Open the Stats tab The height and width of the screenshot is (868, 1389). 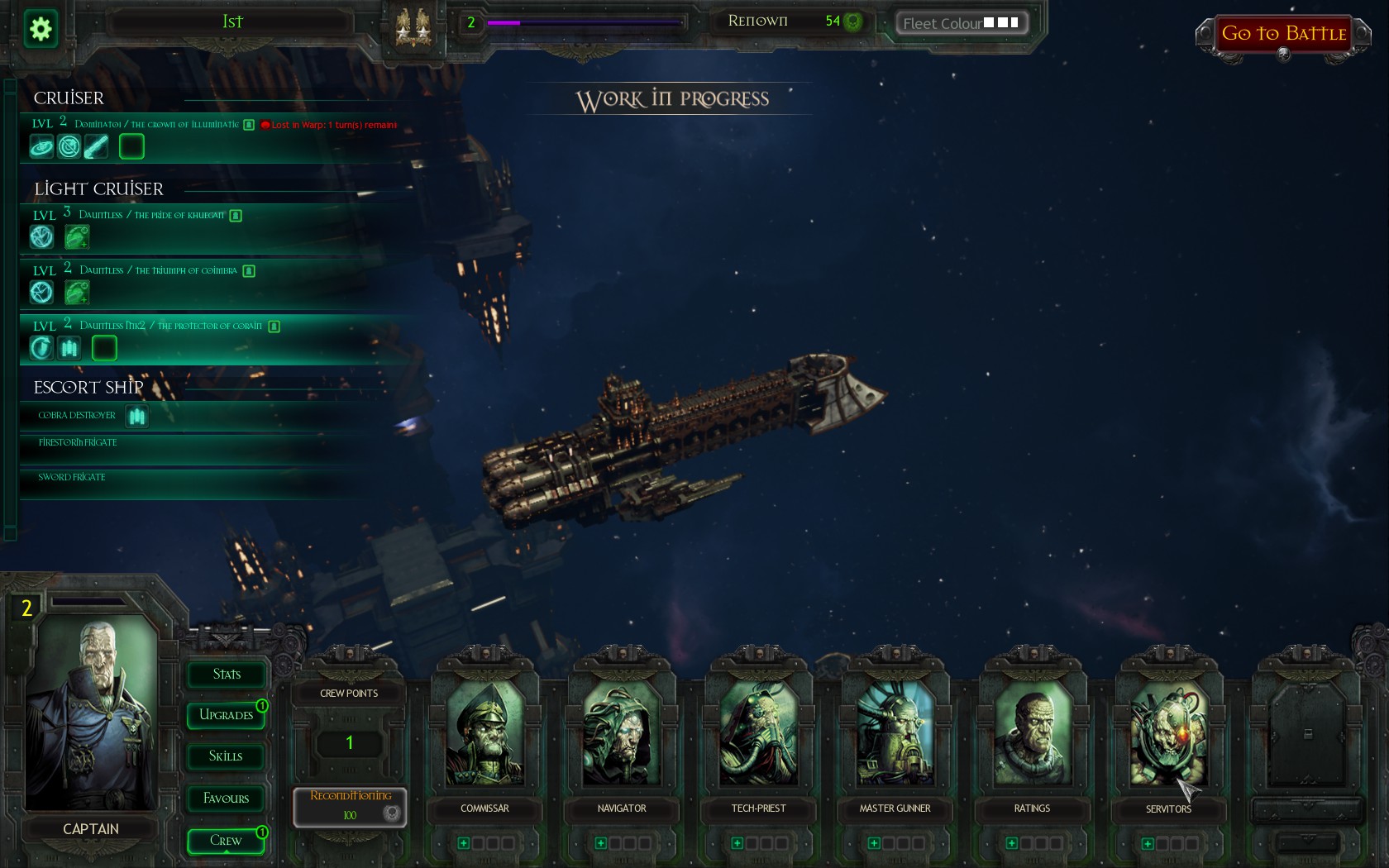click(x=226, y=675)
